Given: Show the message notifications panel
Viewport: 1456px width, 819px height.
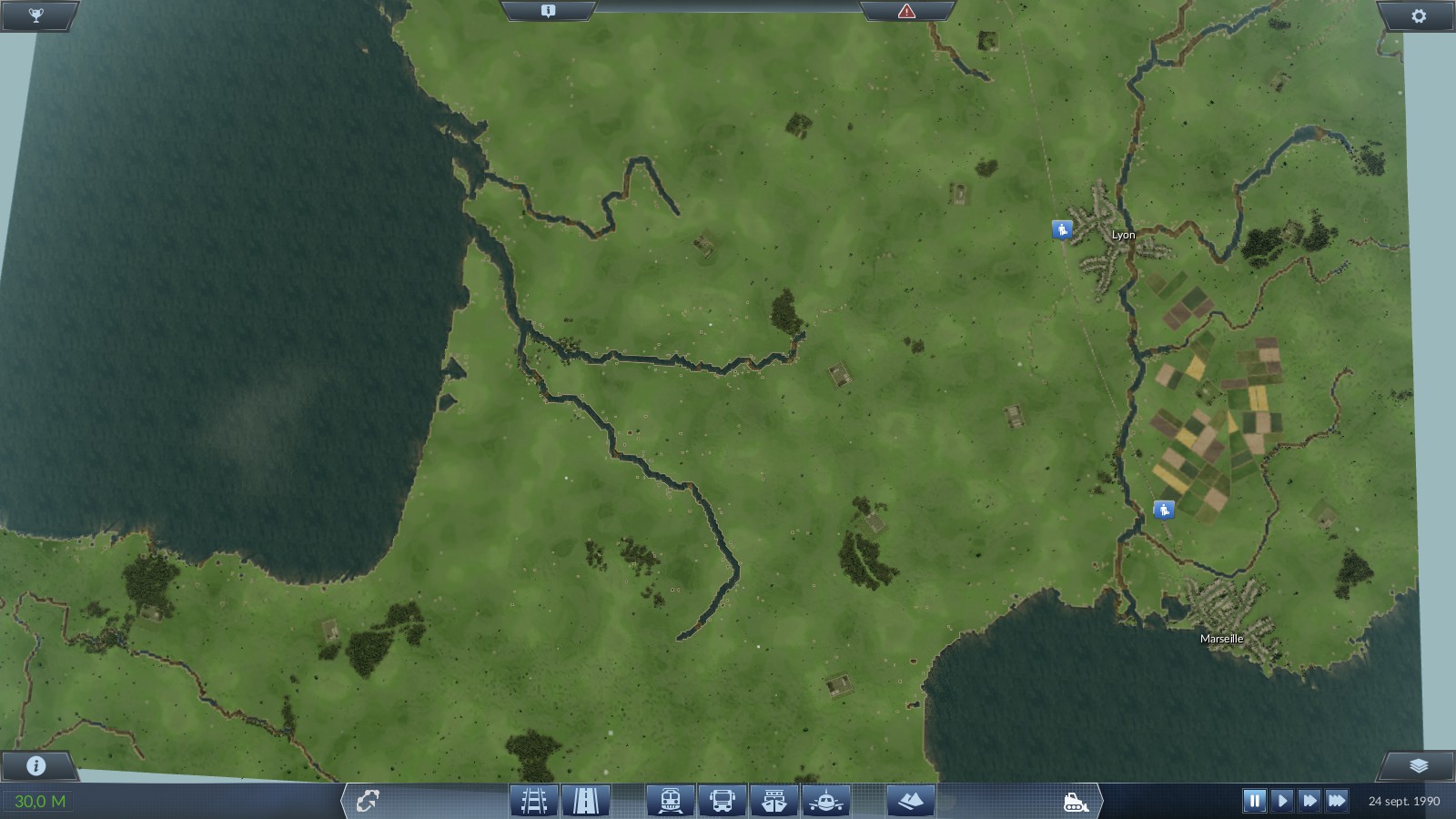Looking at the screenshot, I should (548, 11).
